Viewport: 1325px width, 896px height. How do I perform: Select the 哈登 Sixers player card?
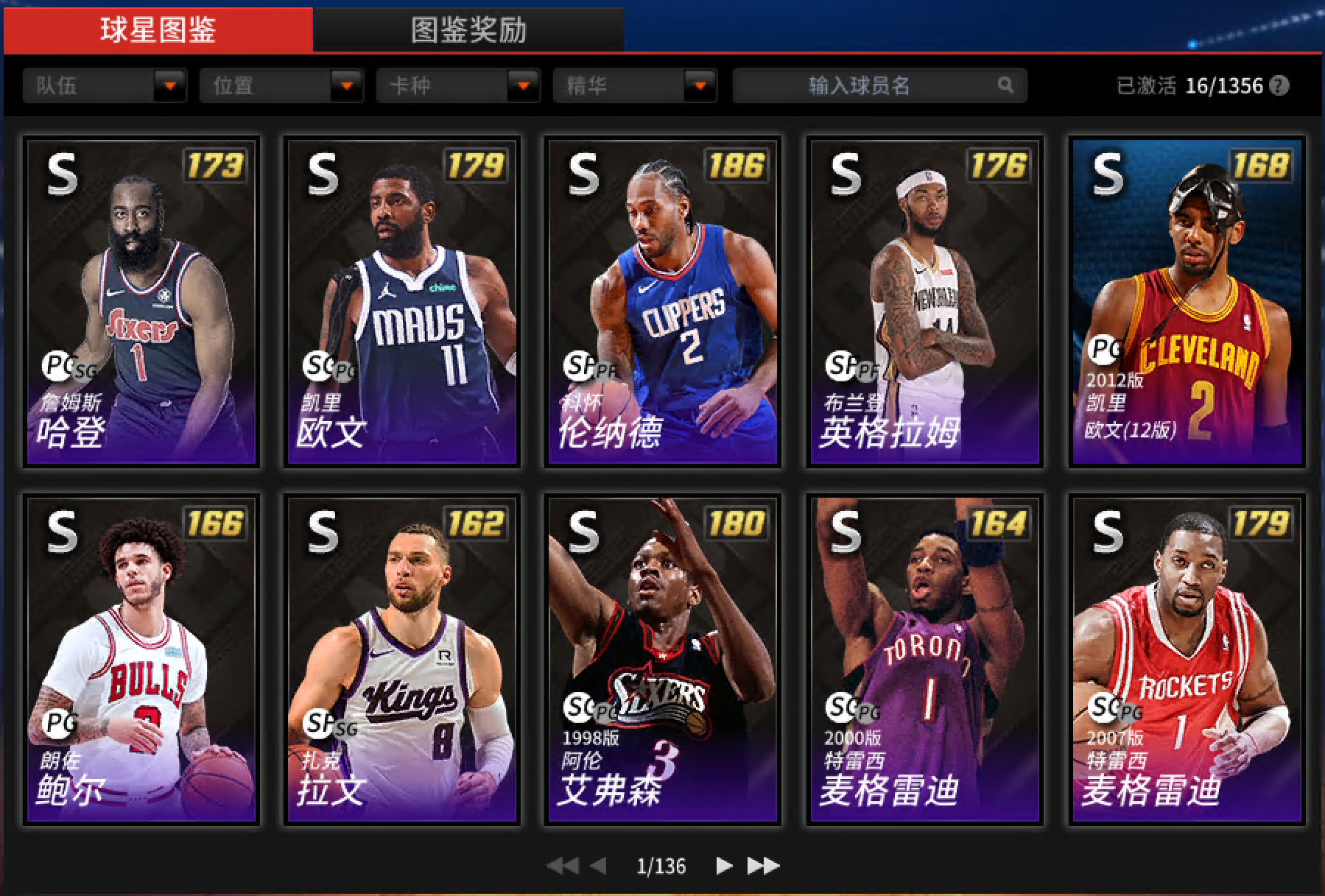pos(141,302)
